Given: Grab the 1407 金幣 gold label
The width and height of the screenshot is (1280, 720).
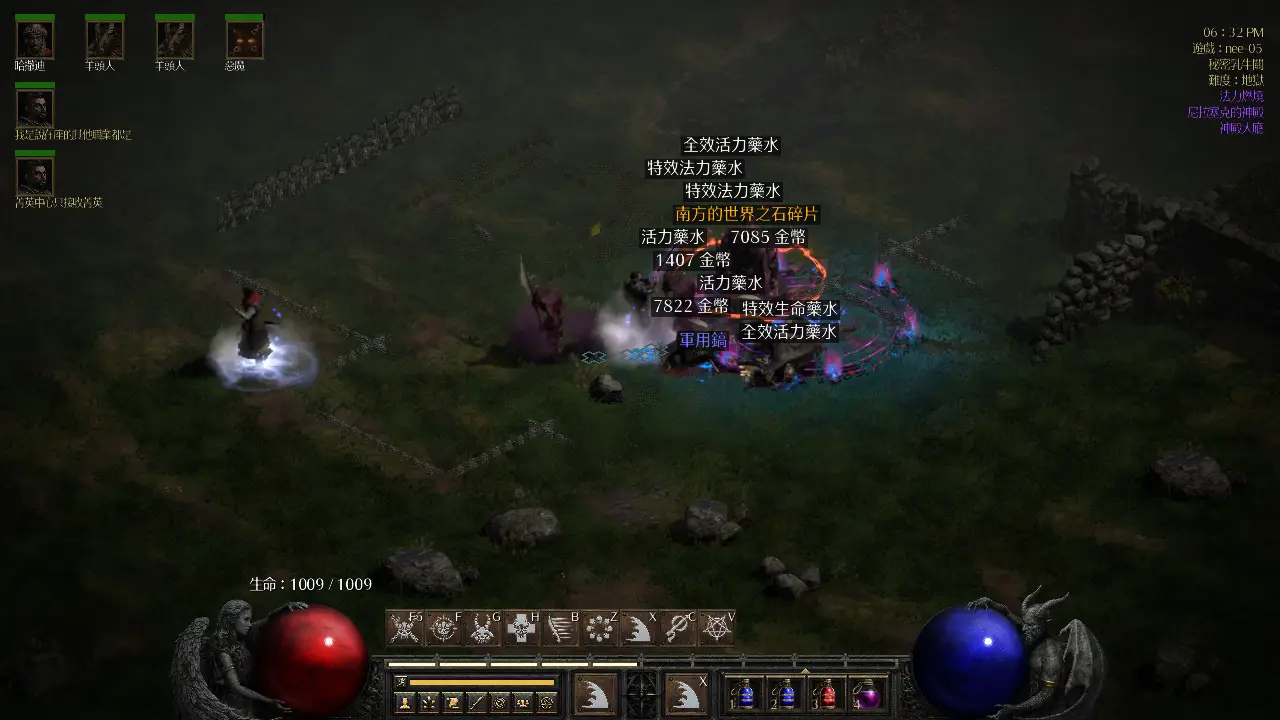Looking at the screenshot, I should click(692, 260).
